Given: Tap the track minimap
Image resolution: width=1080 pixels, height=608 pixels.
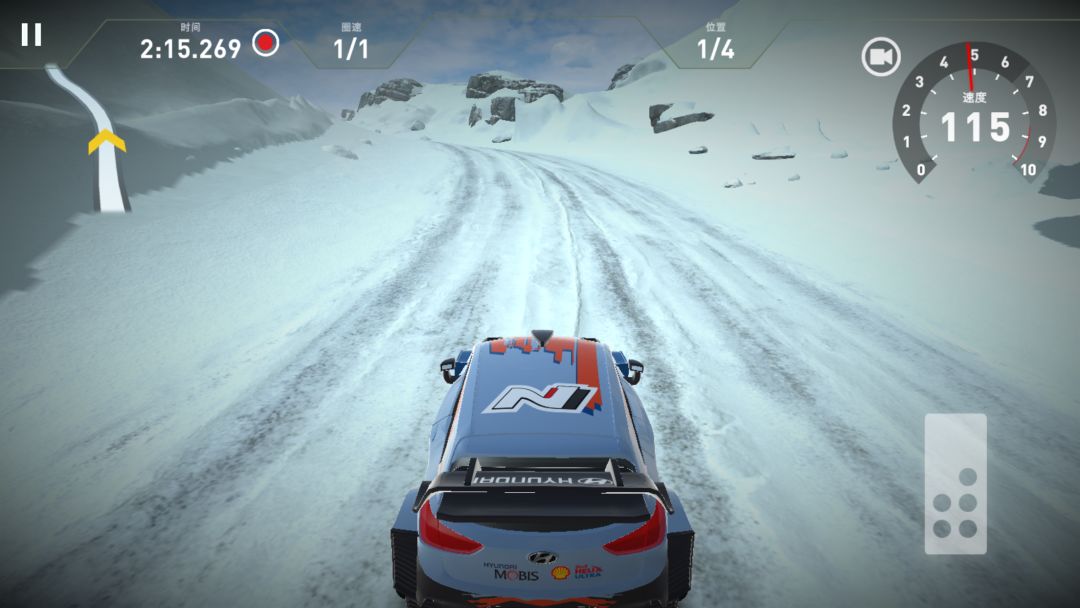Looking at the screenshot, I should point(95,138).
